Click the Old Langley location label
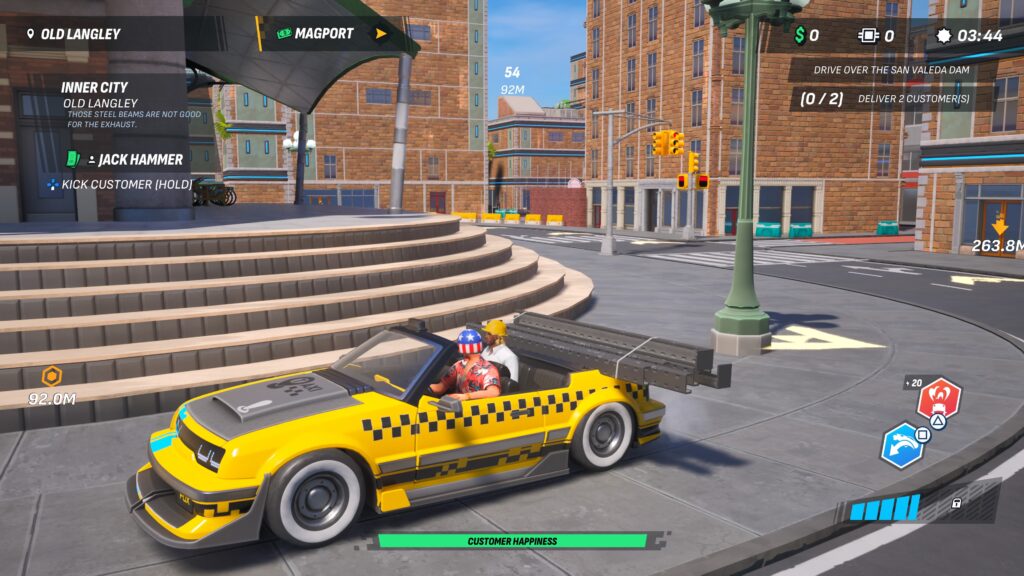Screen dimensions: 1024x576 click(x=80, y=34)
